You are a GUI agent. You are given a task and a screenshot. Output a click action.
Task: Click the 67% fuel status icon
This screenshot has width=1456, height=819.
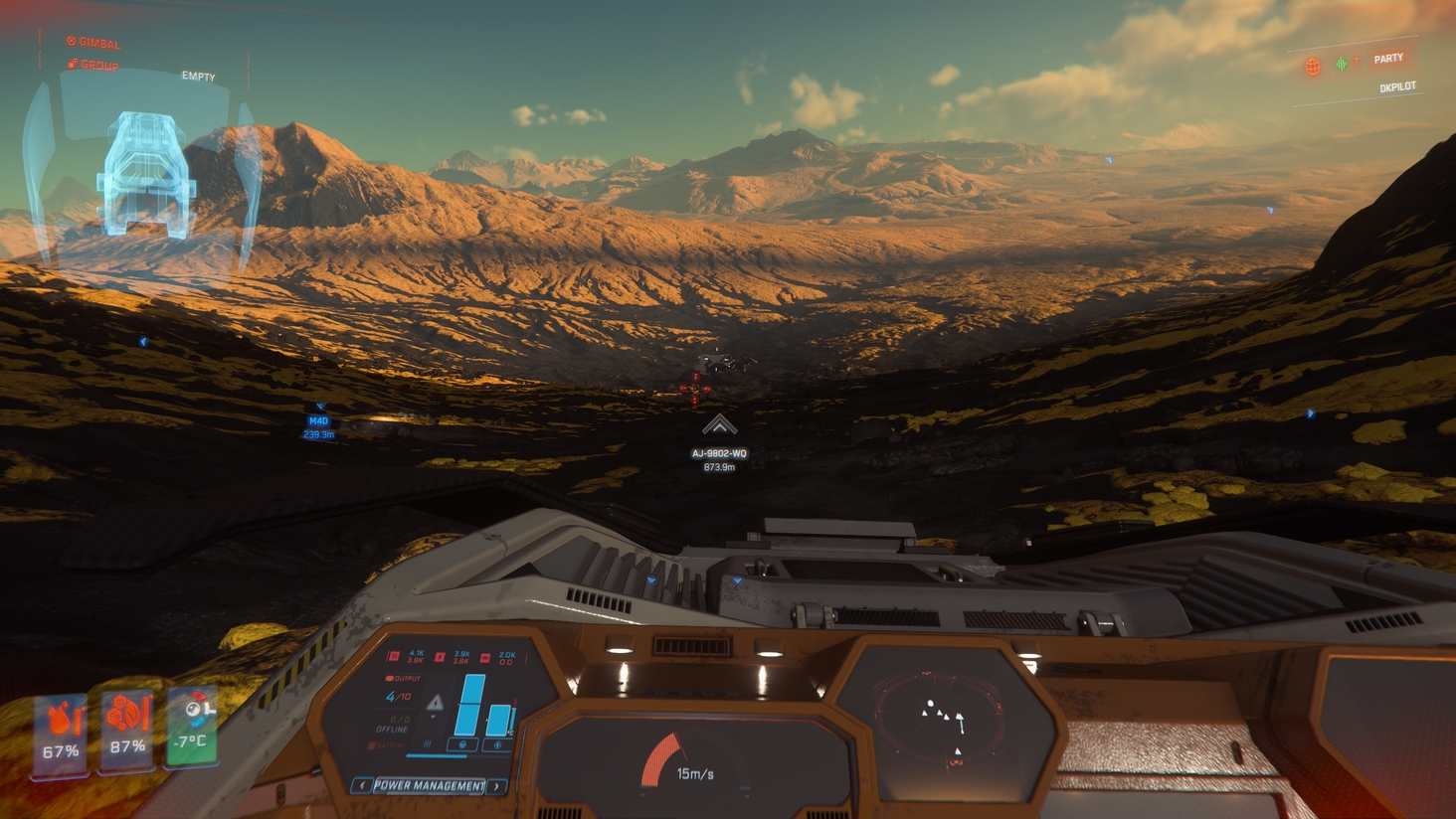click(x=61, y=735)
